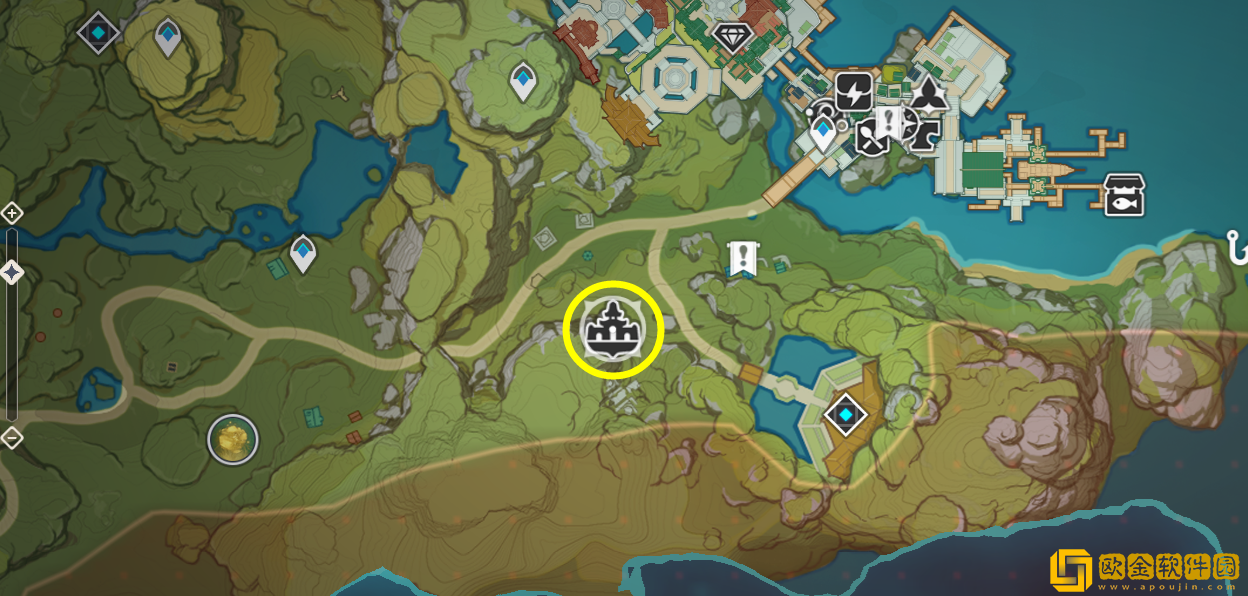The height and width of the screenshot is (596, 1248).
Task: Select the lightning bolt square icon
Action: 853,91
